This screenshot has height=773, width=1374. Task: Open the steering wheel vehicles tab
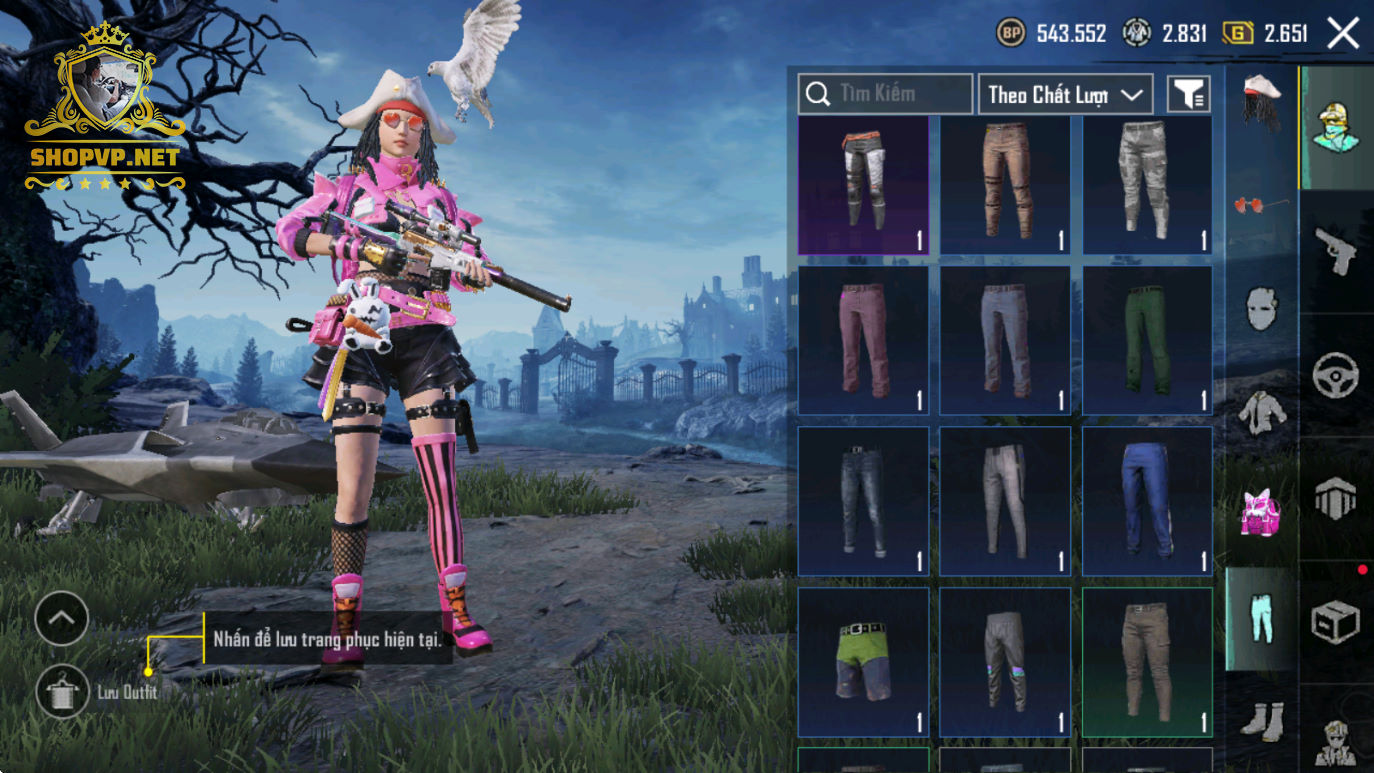pyautogui.click(x=1336, y=375)
